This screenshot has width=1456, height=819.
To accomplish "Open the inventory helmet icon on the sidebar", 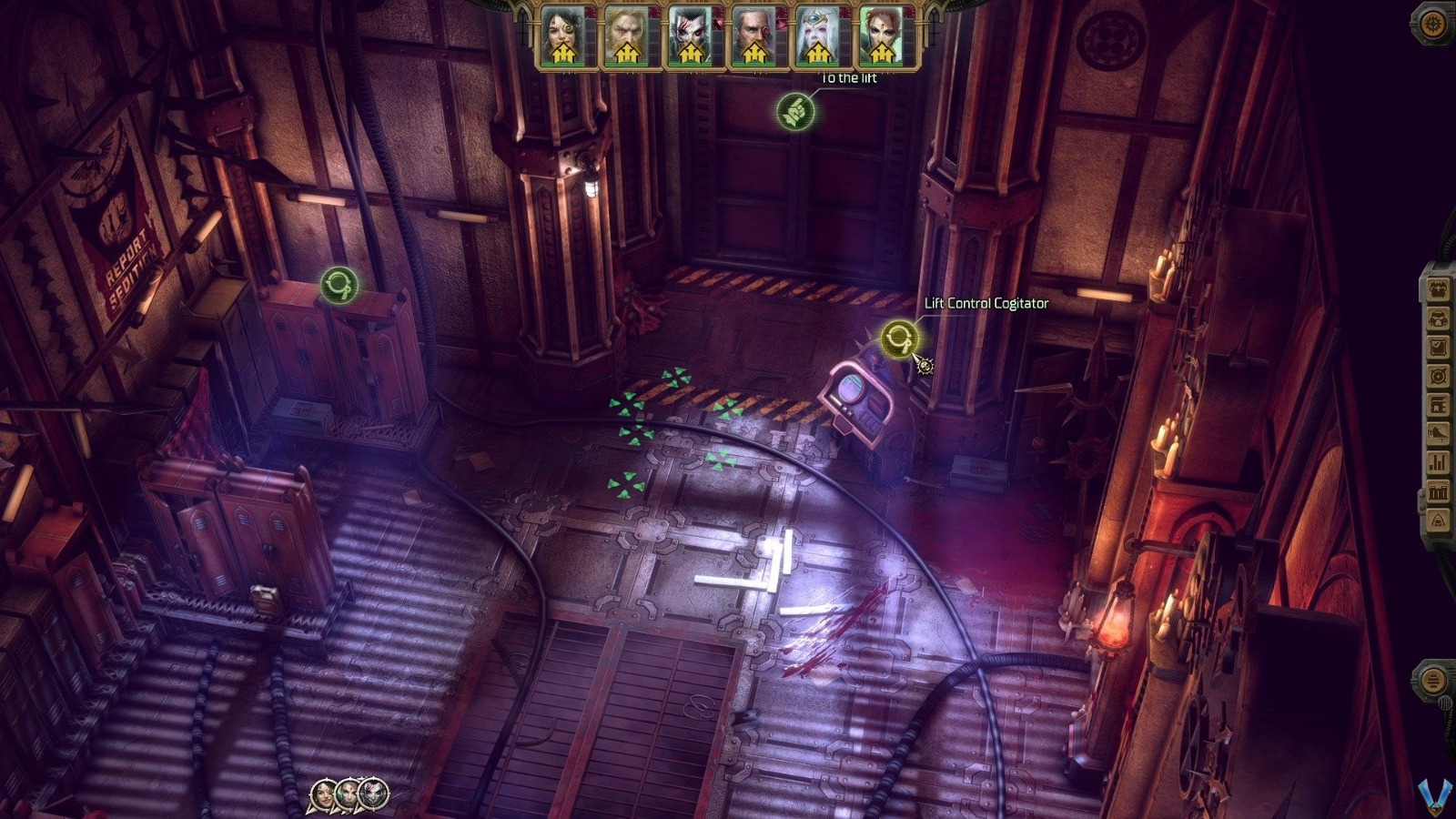I will [1438, 318].
